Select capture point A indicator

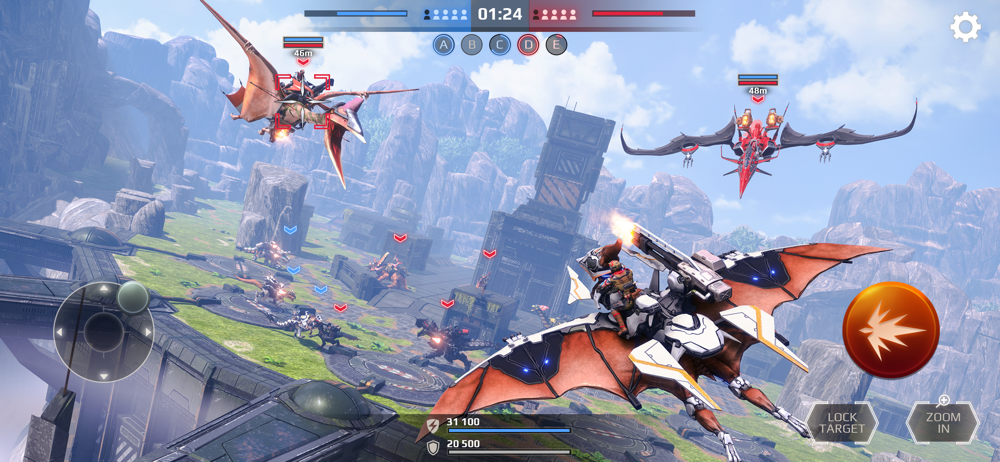click(444, 44)
